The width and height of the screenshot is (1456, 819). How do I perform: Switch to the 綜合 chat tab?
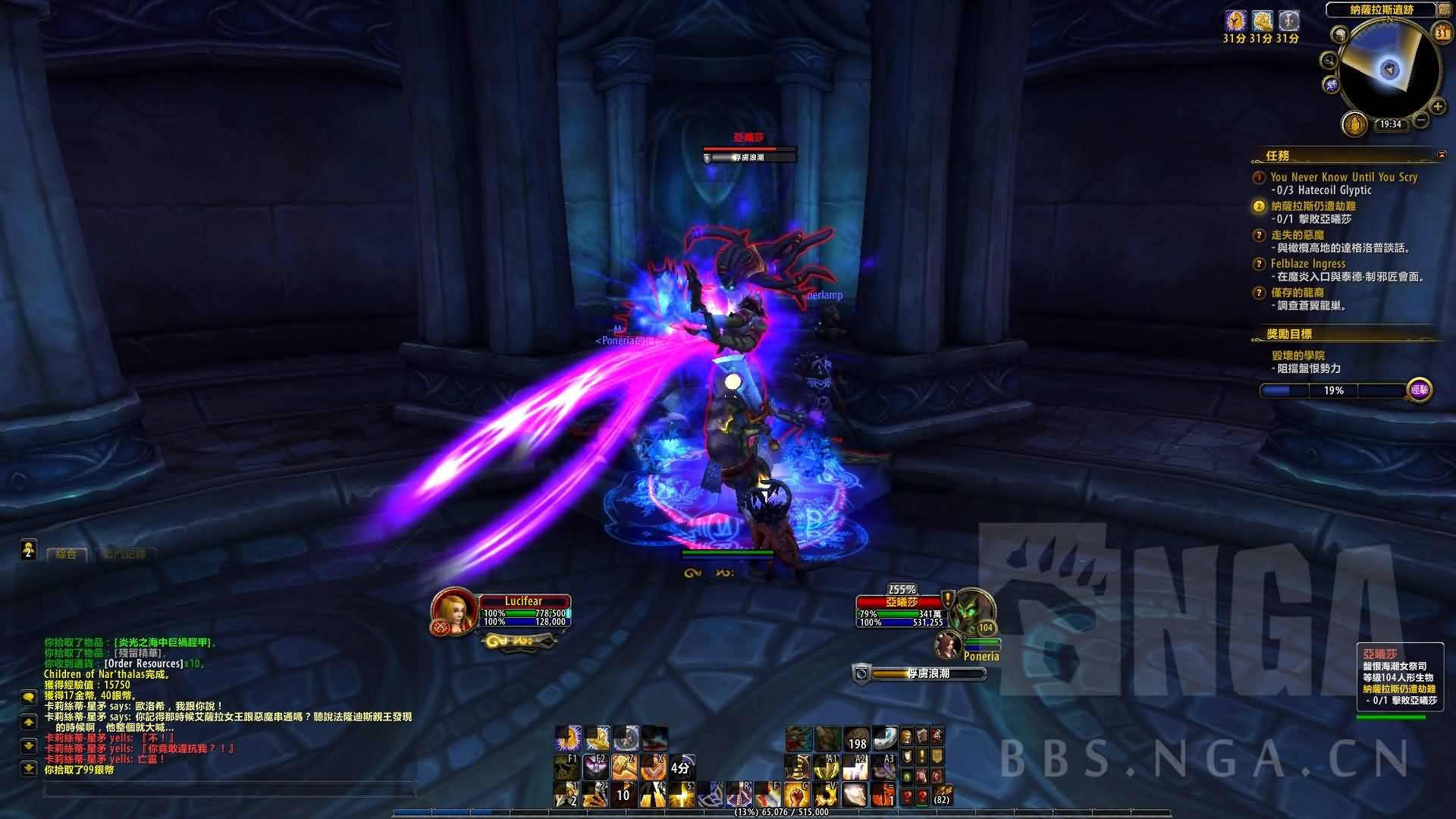(66, 554)
